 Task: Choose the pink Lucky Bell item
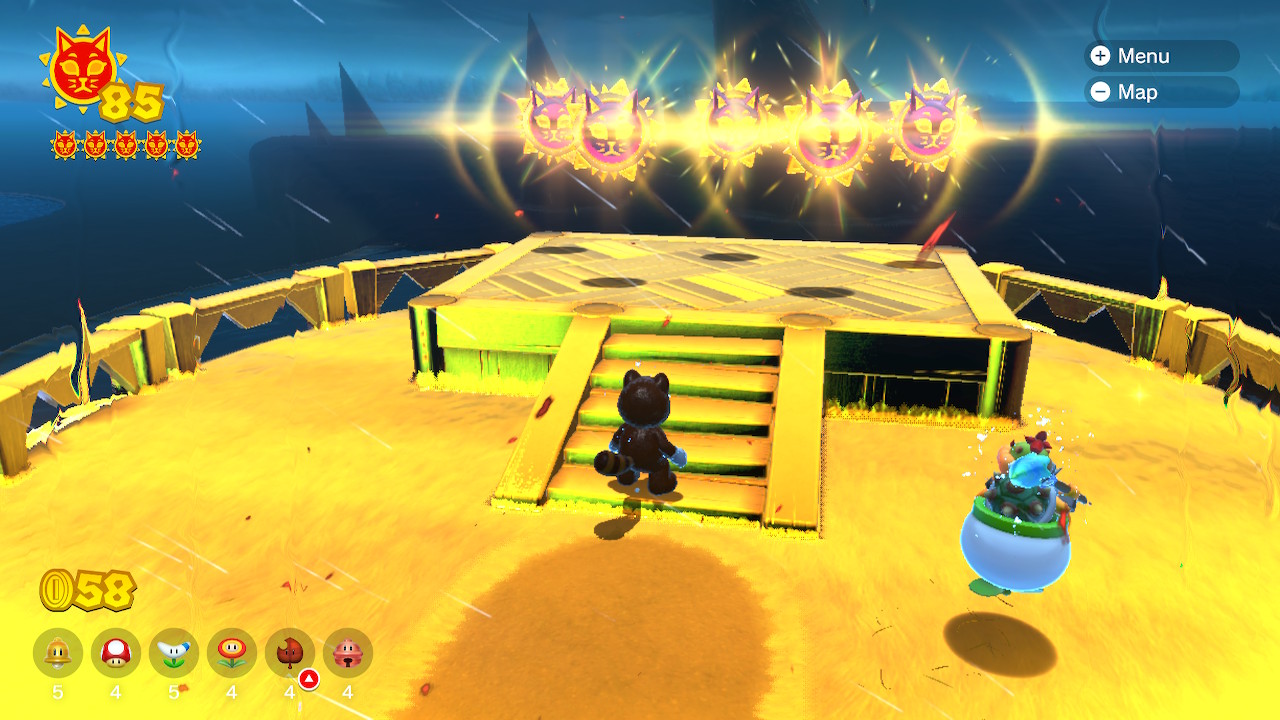pos(348,654)
